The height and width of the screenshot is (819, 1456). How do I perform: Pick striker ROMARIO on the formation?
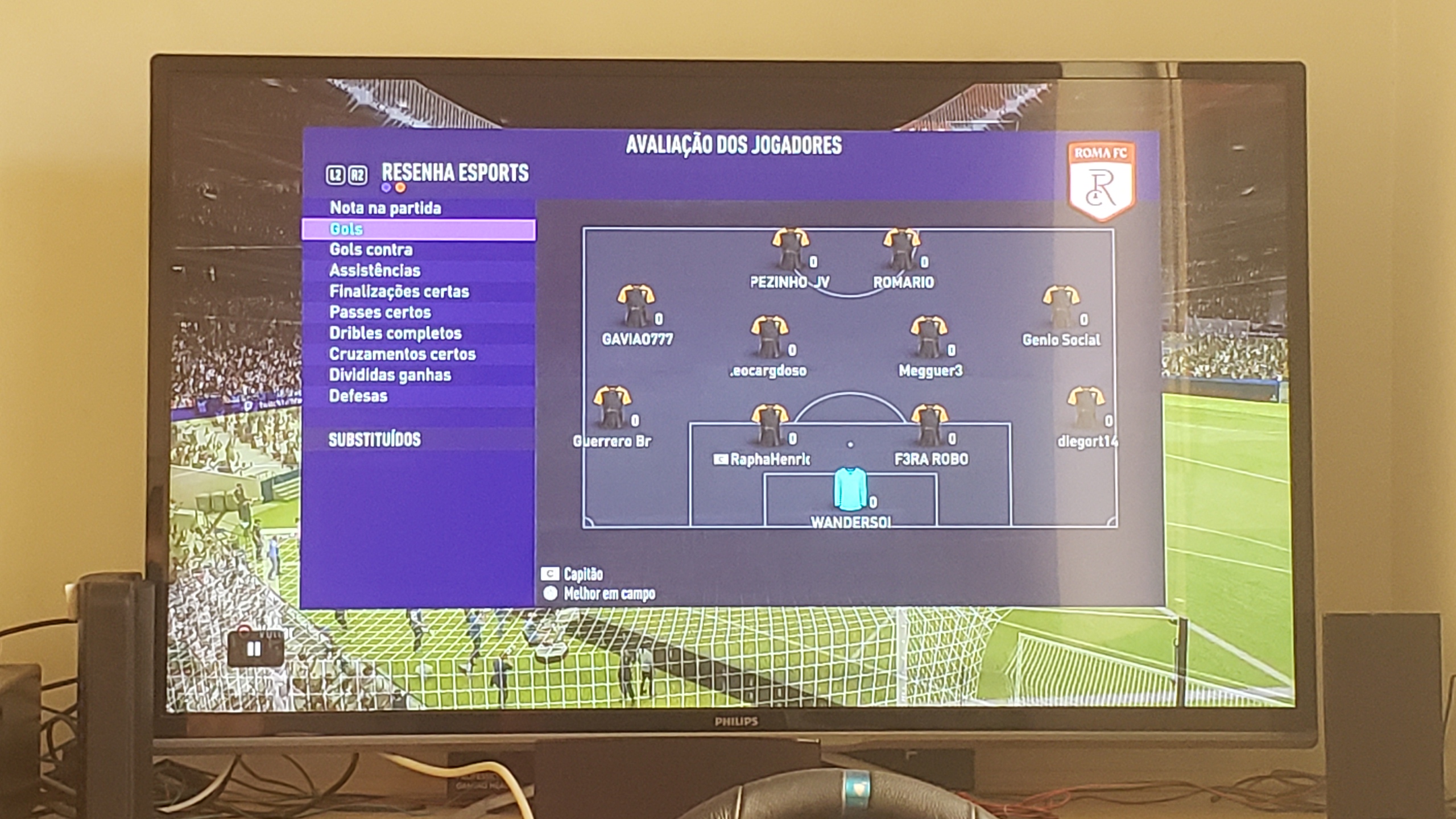pos(901,250)
